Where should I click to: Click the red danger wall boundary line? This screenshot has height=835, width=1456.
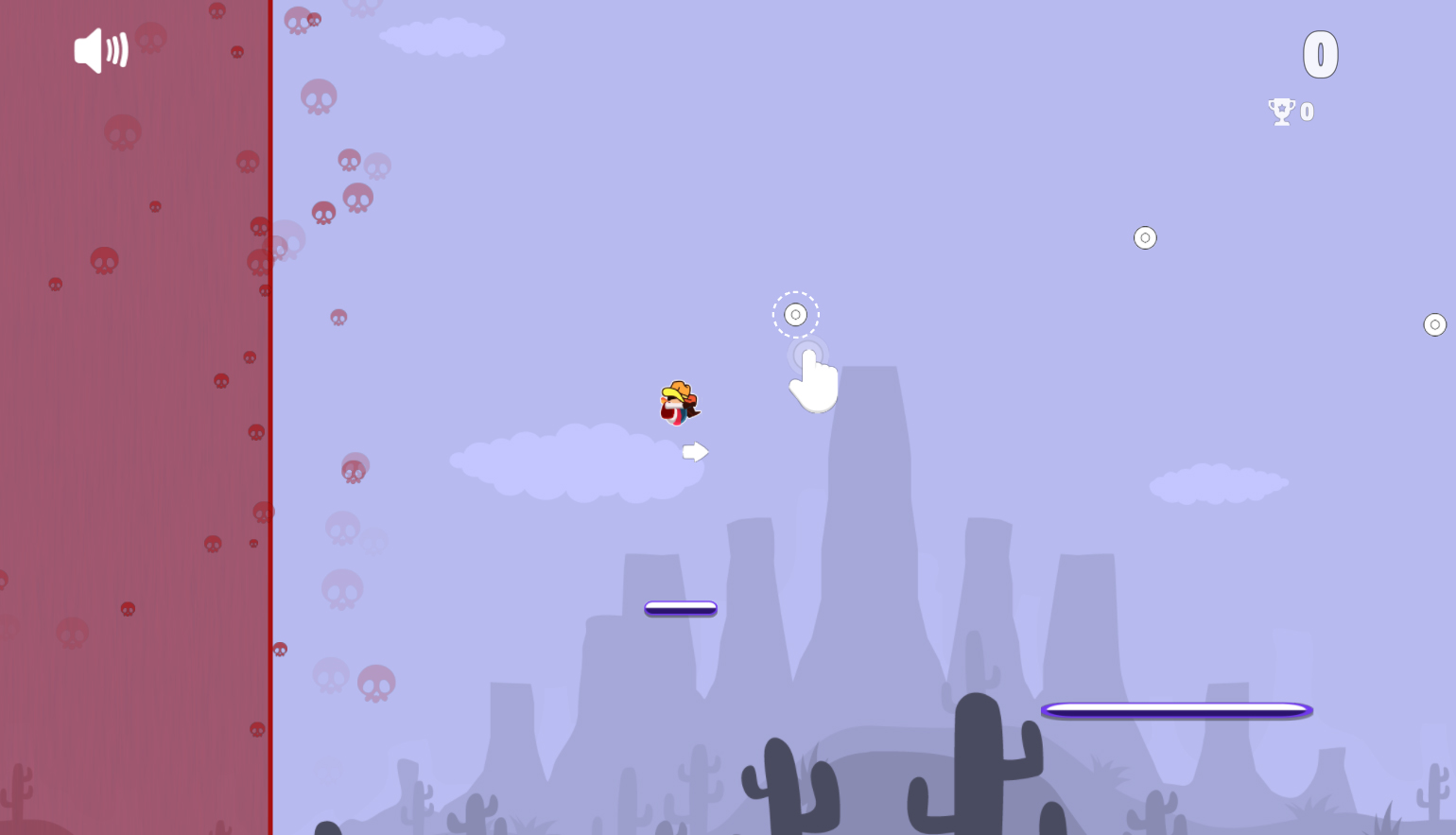click(271, 416)
